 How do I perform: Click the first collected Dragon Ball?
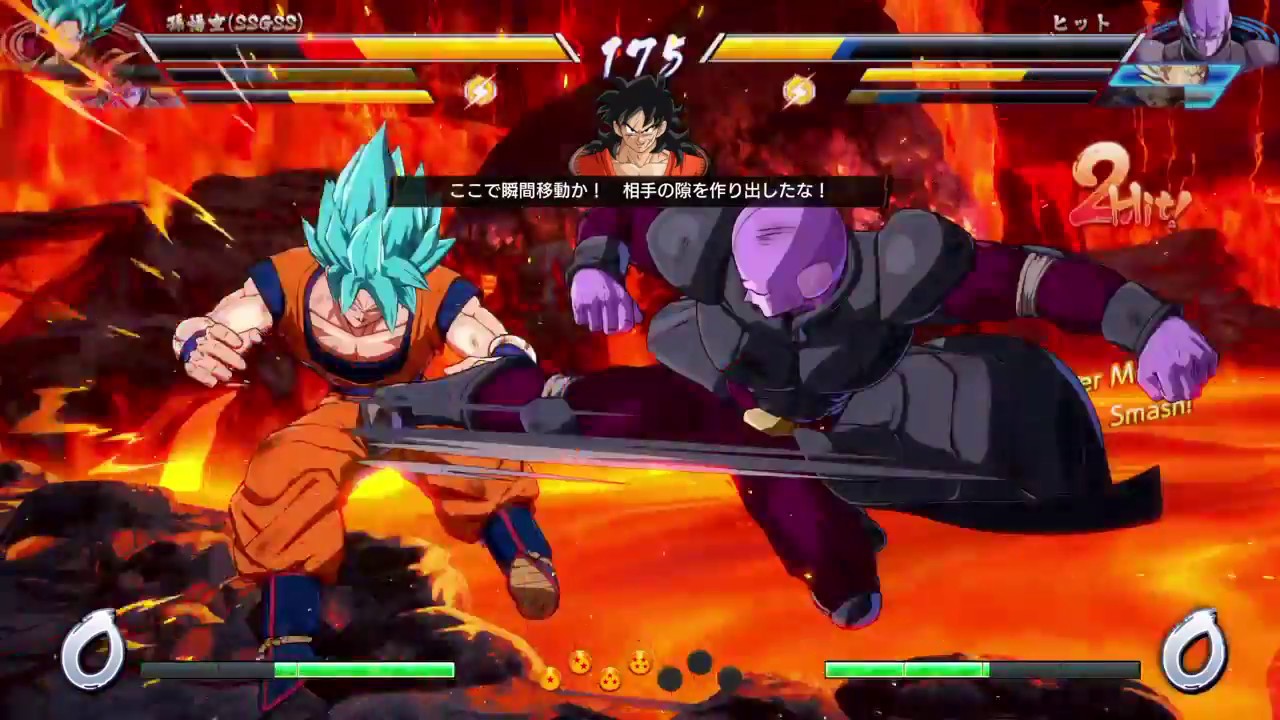tap(551, 675)
